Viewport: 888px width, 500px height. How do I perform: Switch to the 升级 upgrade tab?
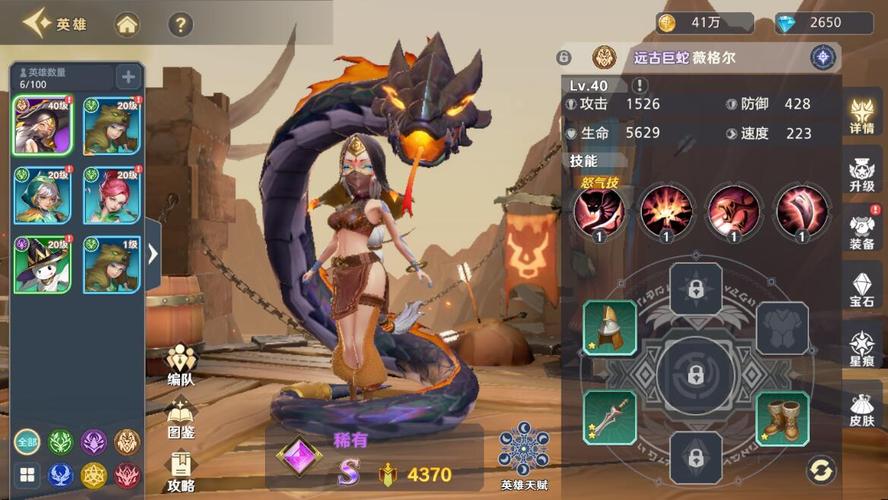pos(861,177)
